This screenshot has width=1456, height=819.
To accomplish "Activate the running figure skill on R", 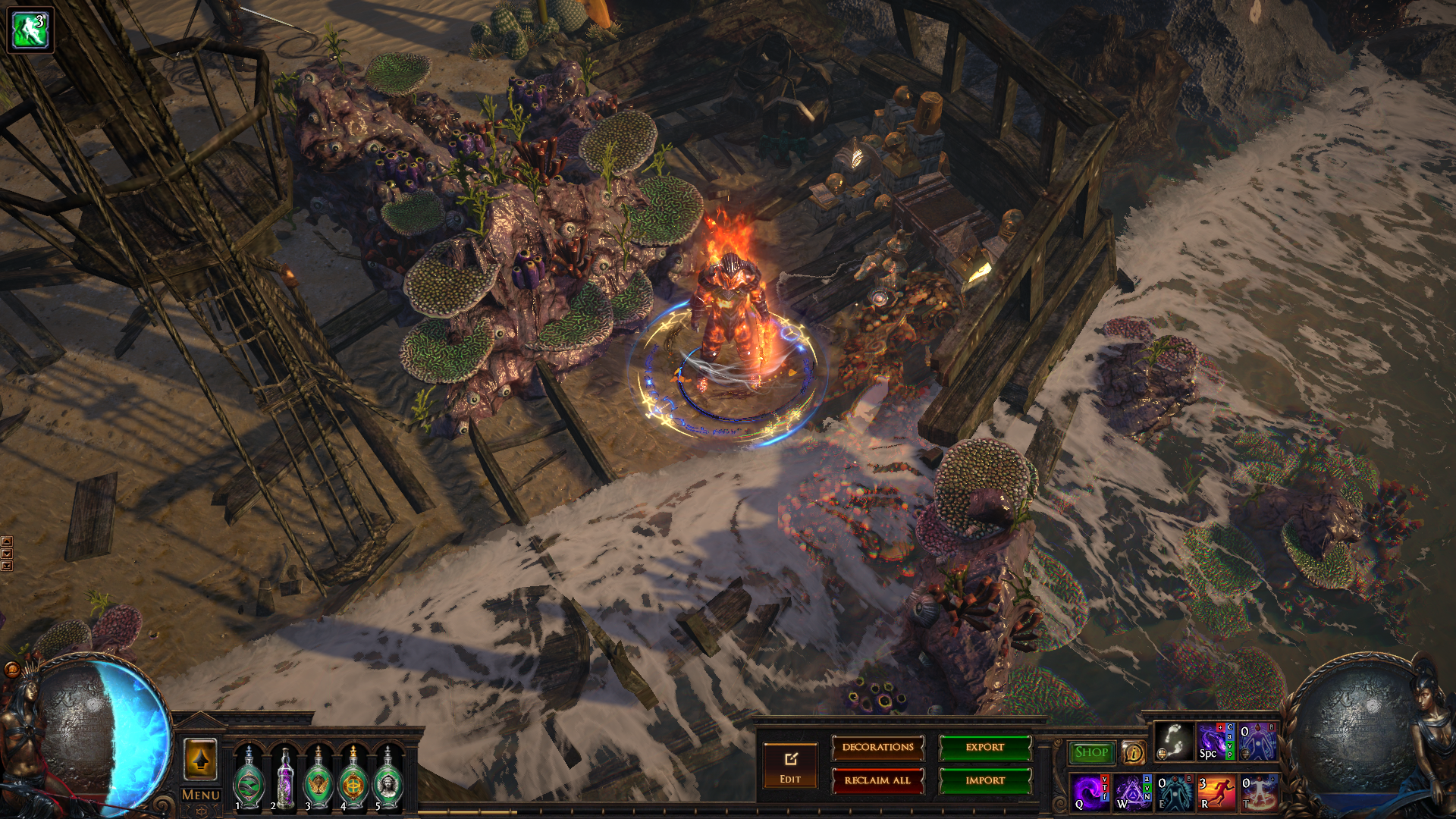I will 1216,792.
